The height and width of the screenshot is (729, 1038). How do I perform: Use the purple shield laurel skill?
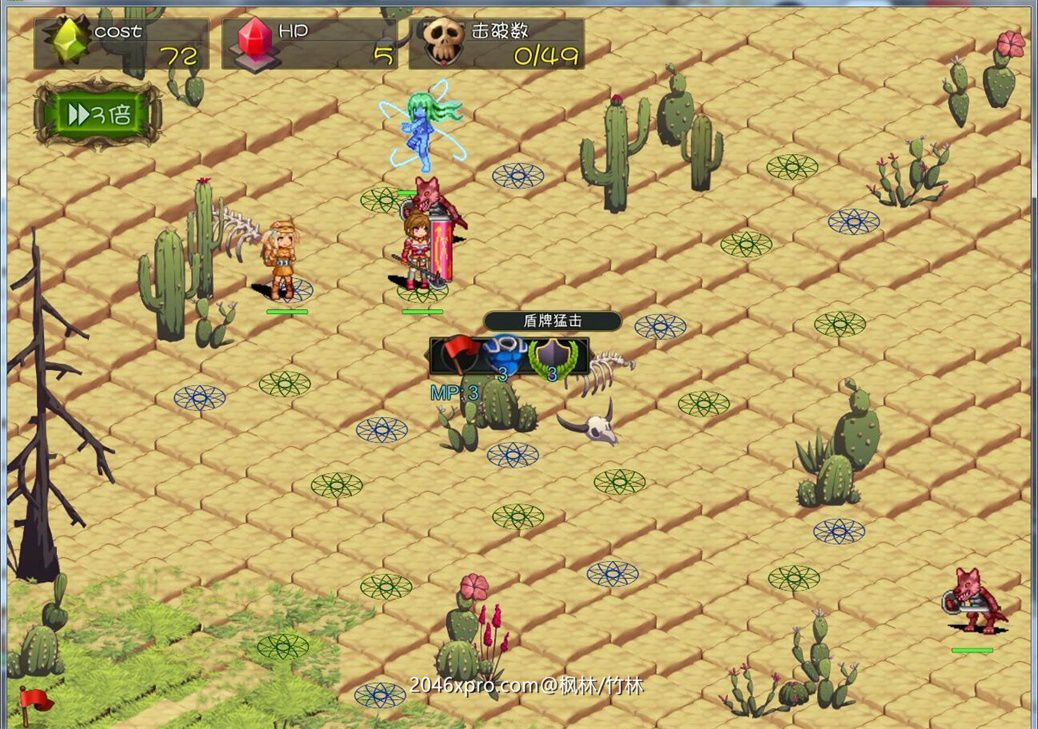click(x=550, y=355)
